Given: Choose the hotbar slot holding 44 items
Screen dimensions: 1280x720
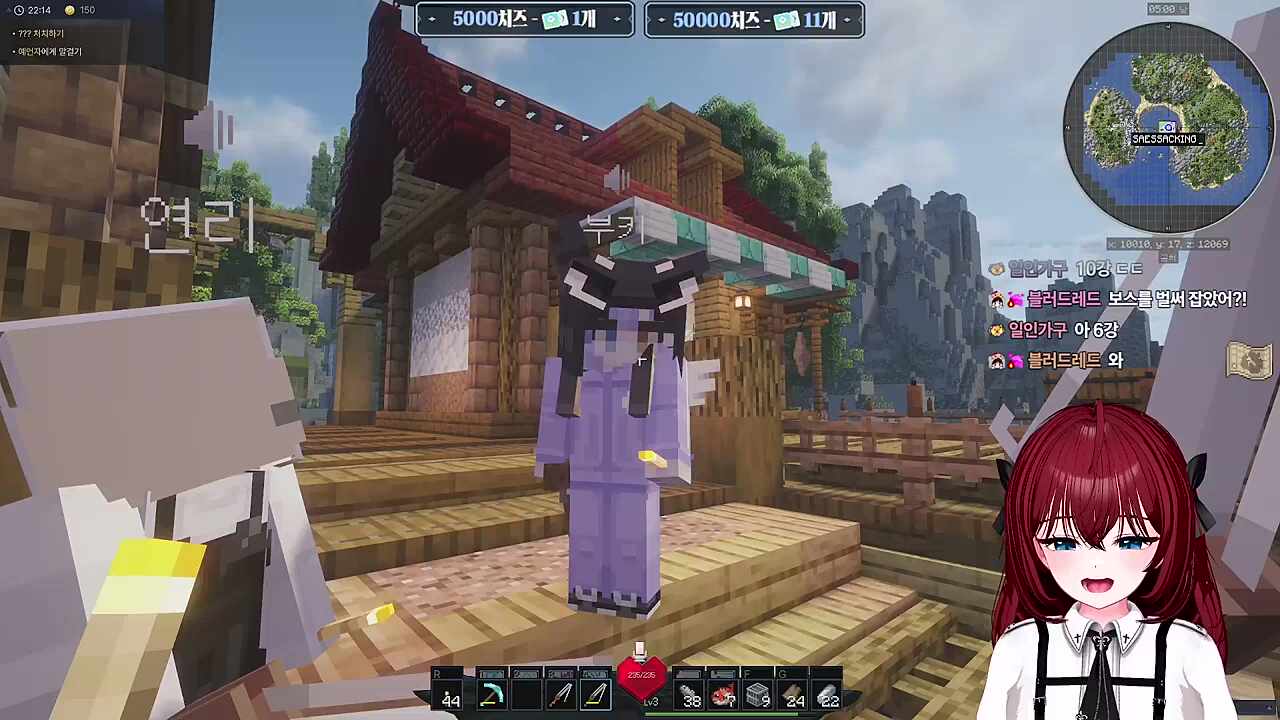Looking at the screenshot, I should click(x=451, y=694).
